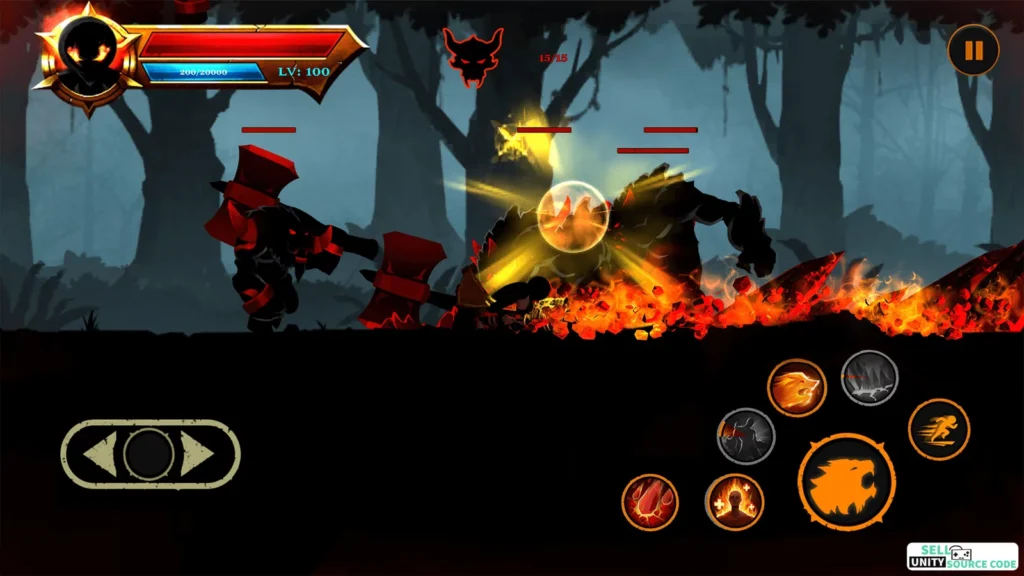Tap the large roaring beast attack button
1024x576 pixels.
846,482
